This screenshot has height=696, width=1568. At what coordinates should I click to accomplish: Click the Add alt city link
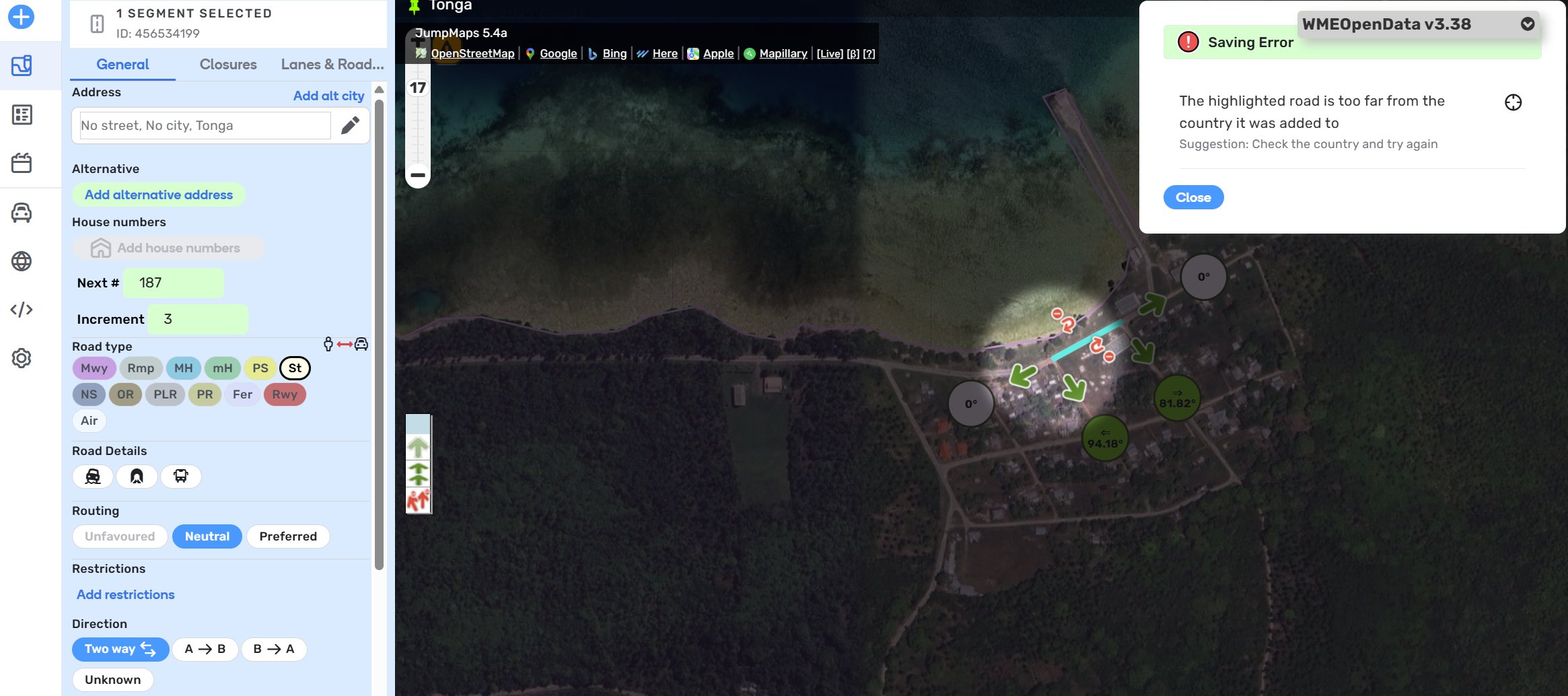(328, 96)
